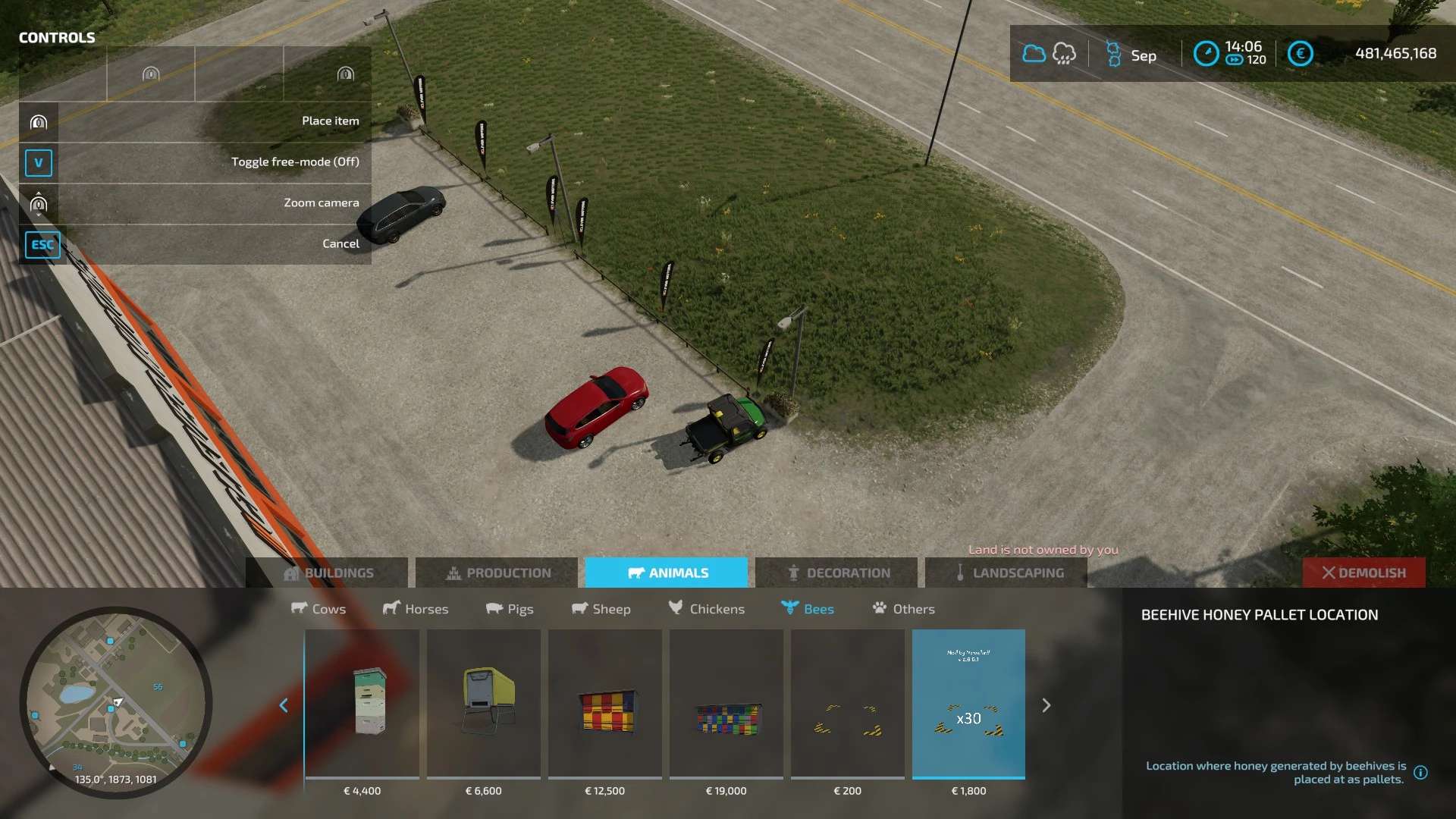This screenshot has width=1456, height=819.
Task: Open the Sheep subcategory
Action: (x=601, y=609)
